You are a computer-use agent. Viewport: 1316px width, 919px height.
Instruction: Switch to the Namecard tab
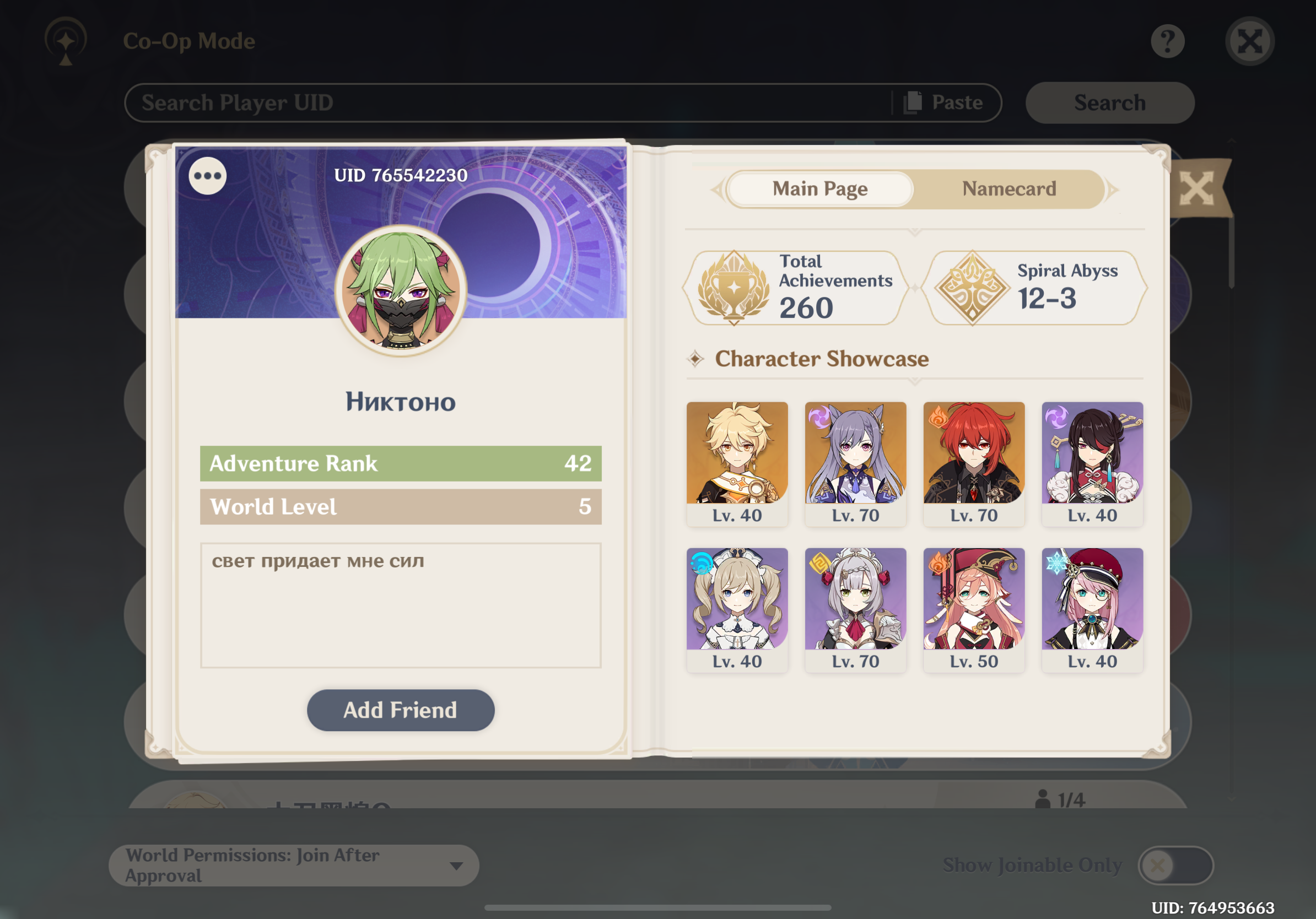tap(1010, 189)
